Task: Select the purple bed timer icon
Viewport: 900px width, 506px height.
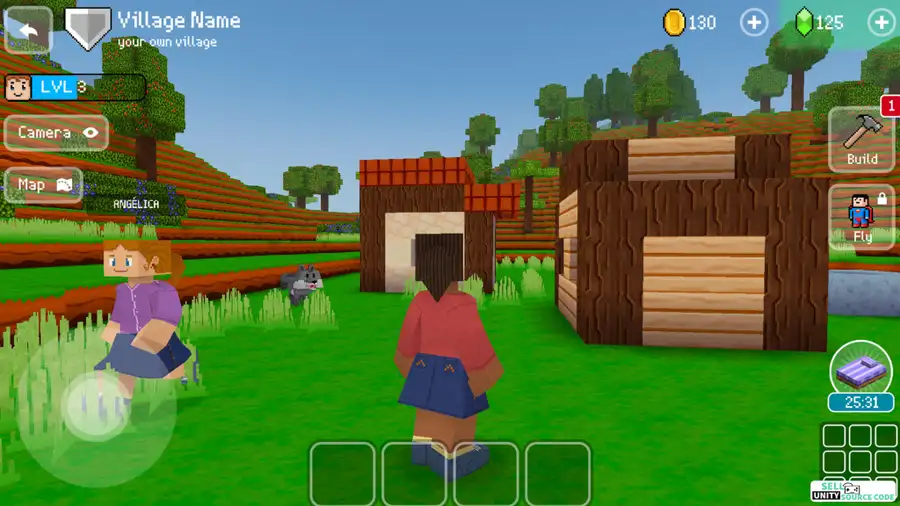Action: (x=860, y=368)
